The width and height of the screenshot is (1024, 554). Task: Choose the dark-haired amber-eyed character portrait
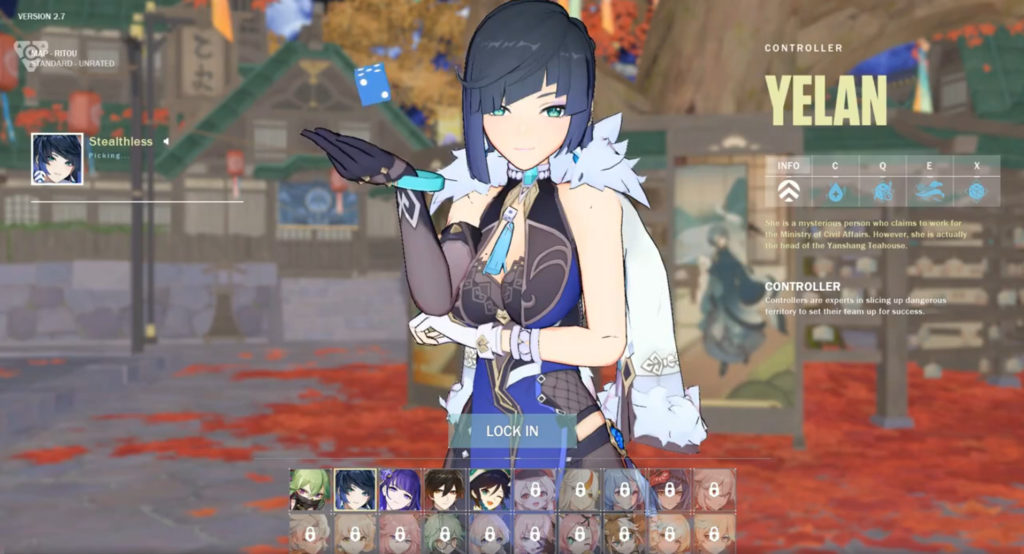(444, 490)
